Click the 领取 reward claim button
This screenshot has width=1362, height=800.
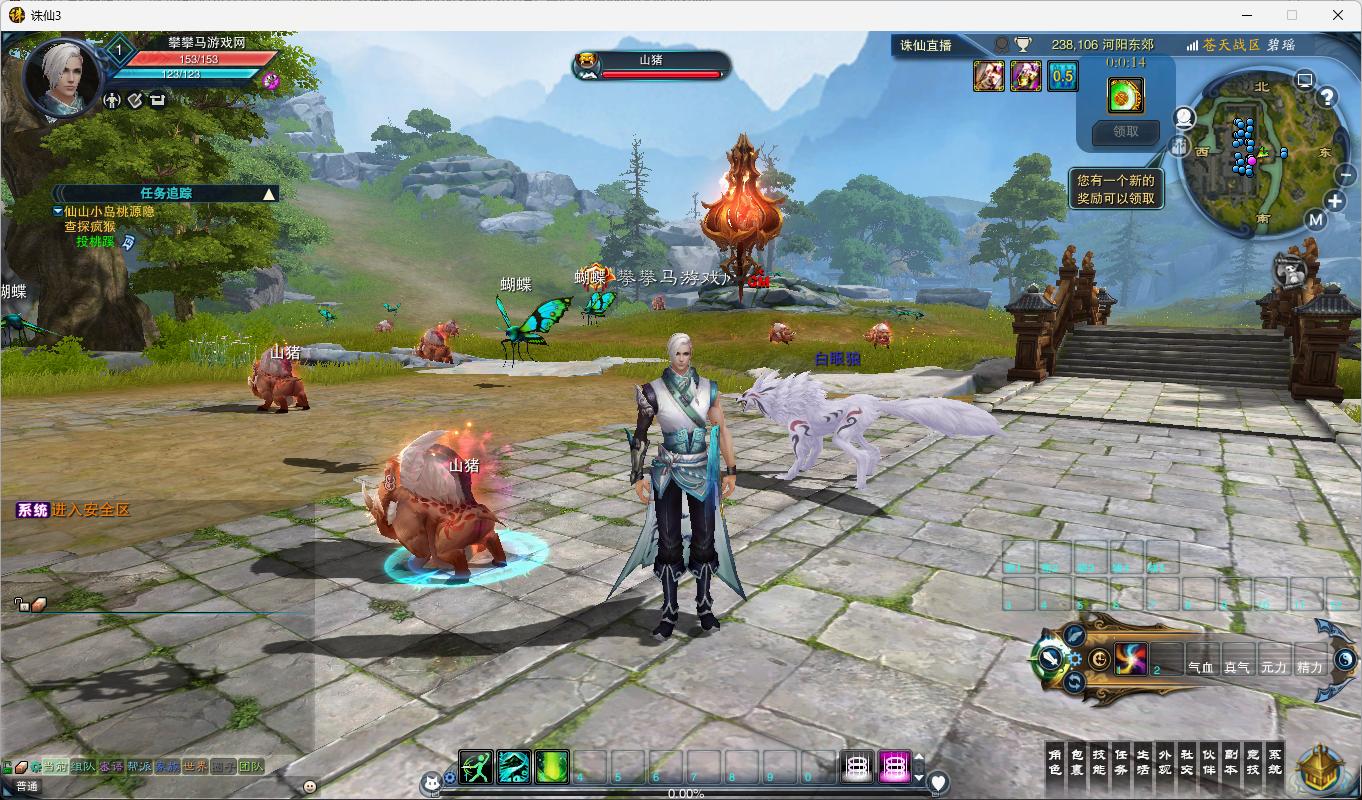pos(1125,131)
